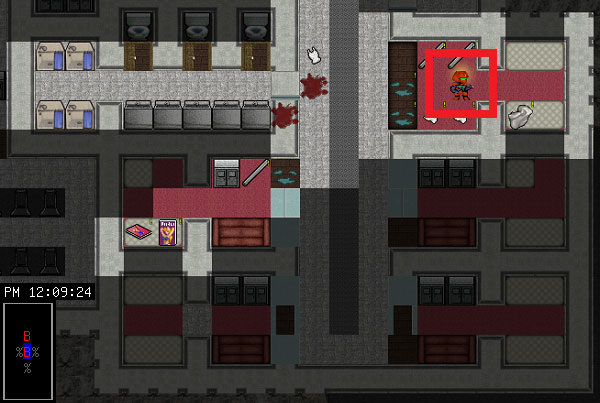Click the ASCII minimap panel
This screenshot has width=600, height=403.
[x=27, y=351]
